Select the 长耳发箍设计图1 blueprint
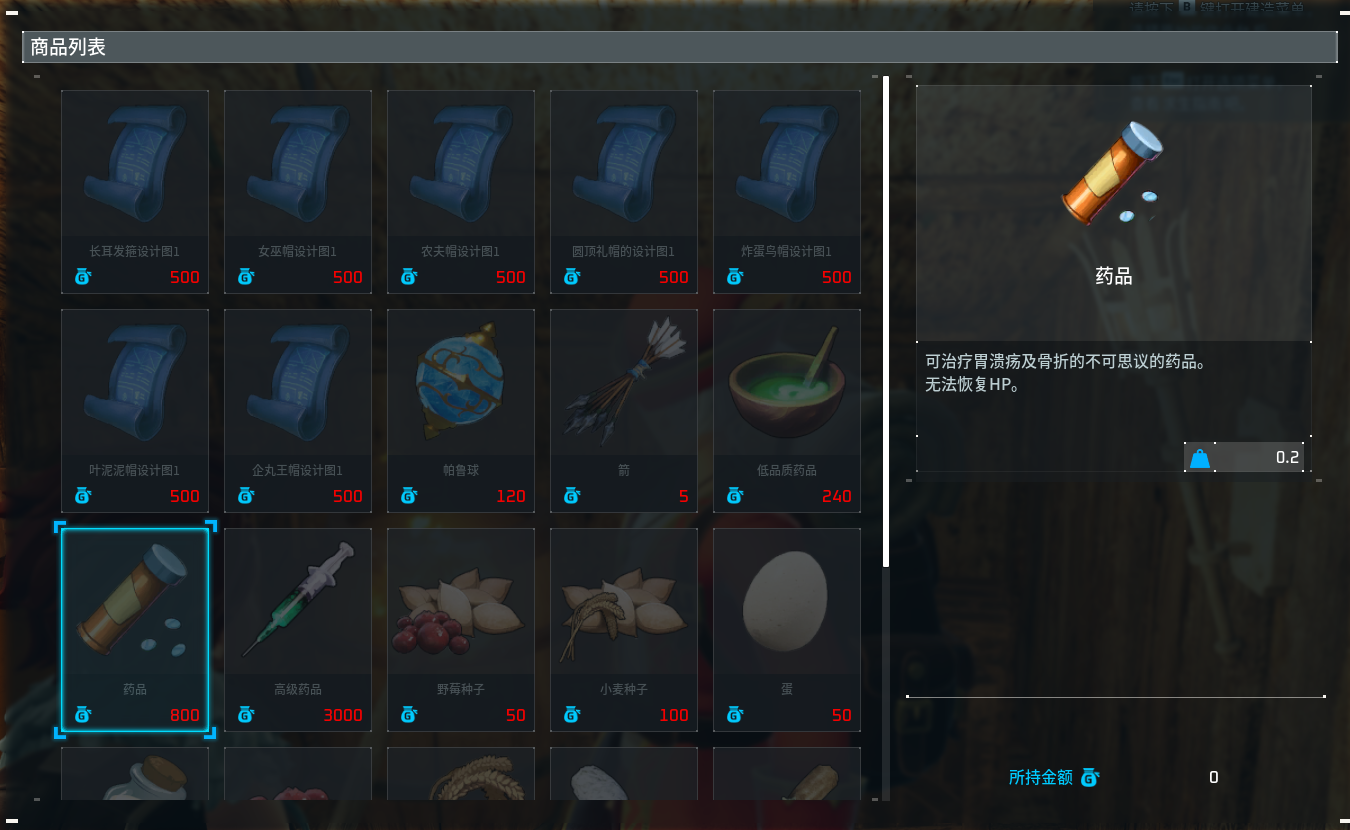The width and height of the screenshot is (1350, 830). [135, 192]
